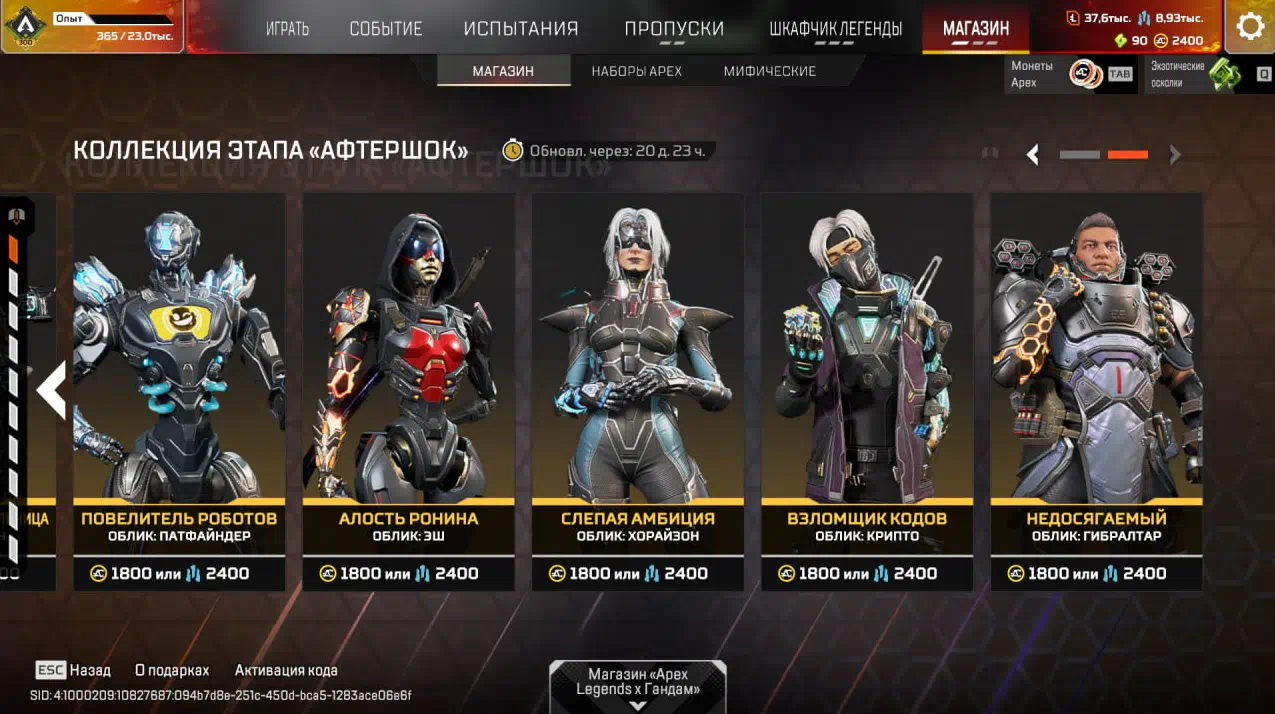Select the Недосягаемый Gibraltar skin

[1096, 390]
